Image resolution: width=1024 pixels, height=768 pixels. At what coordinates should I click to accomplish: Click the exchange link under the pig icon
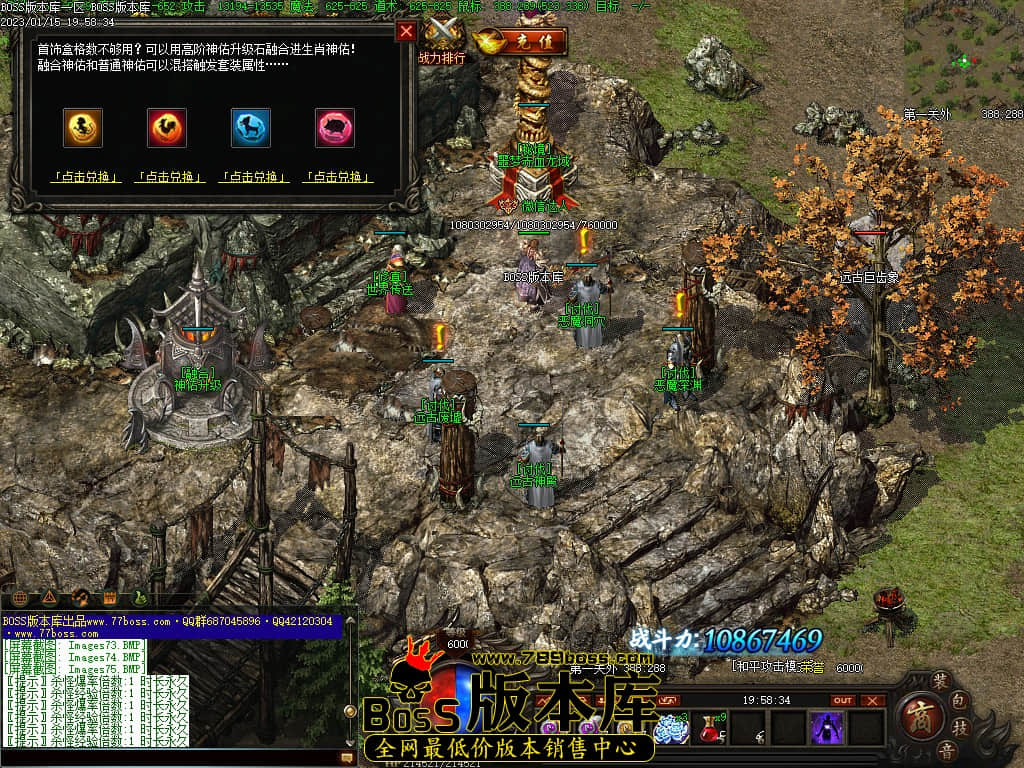[337, 177]
